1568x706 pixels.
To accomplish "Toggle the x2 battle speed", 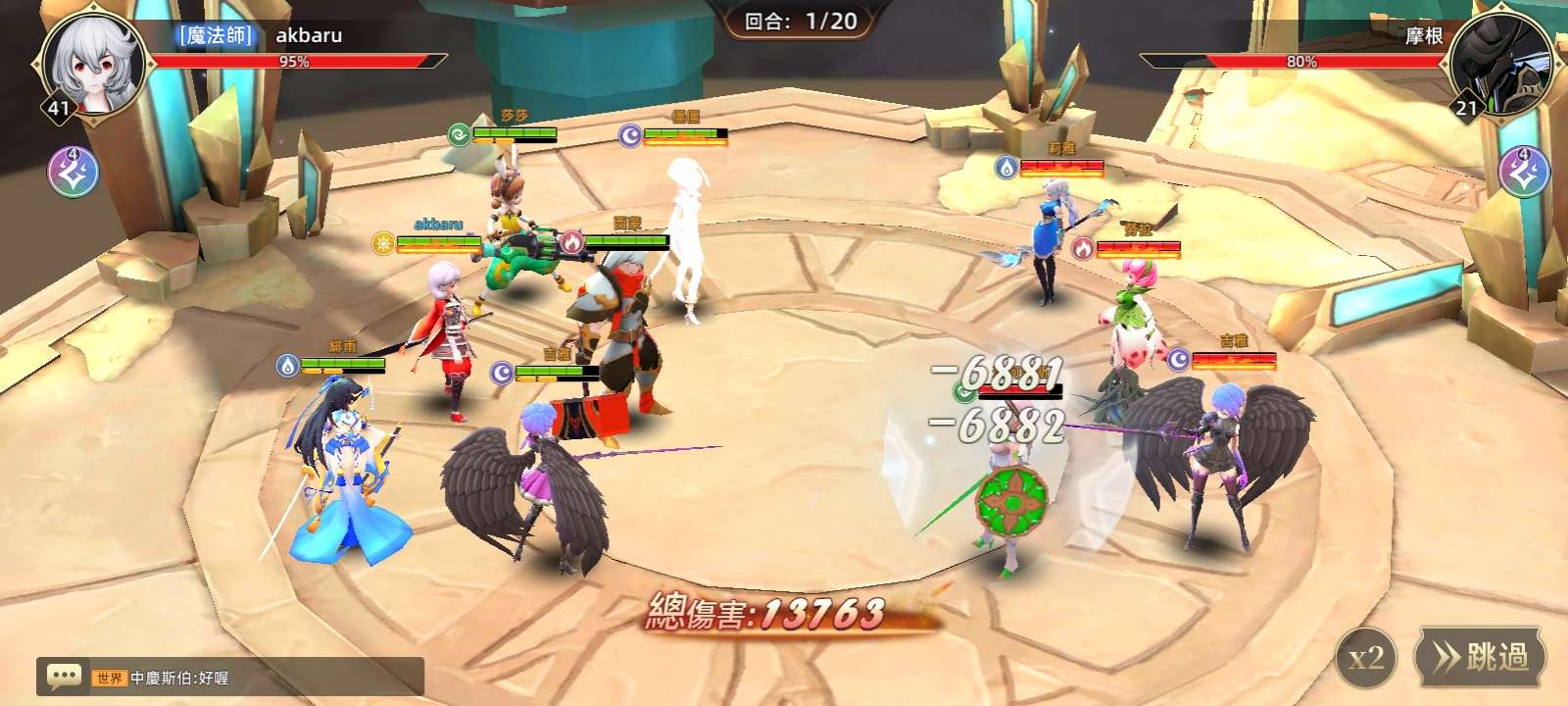I will coord(1366,658).
